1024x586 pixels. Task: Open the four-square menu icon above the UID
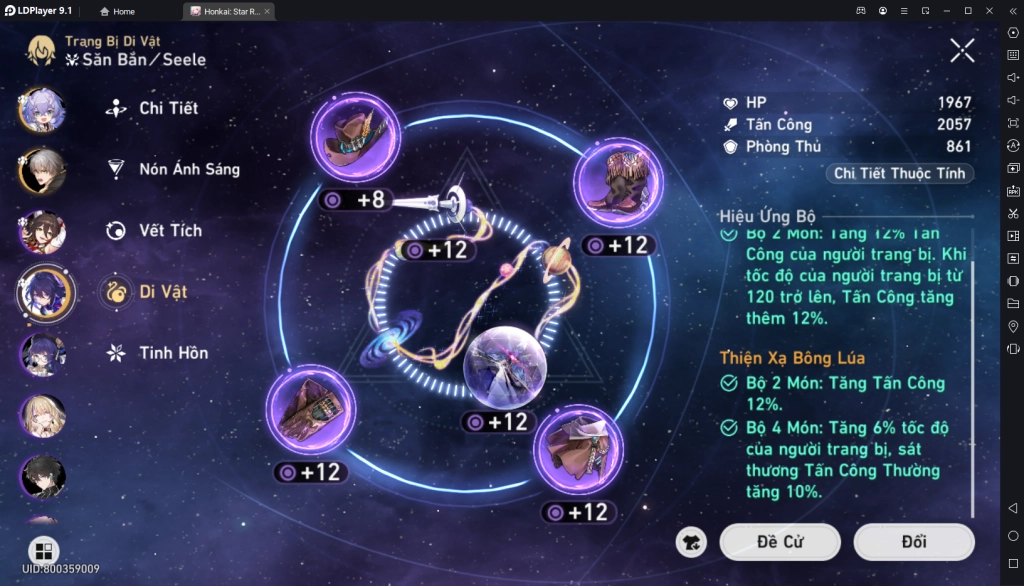[43, 551]
